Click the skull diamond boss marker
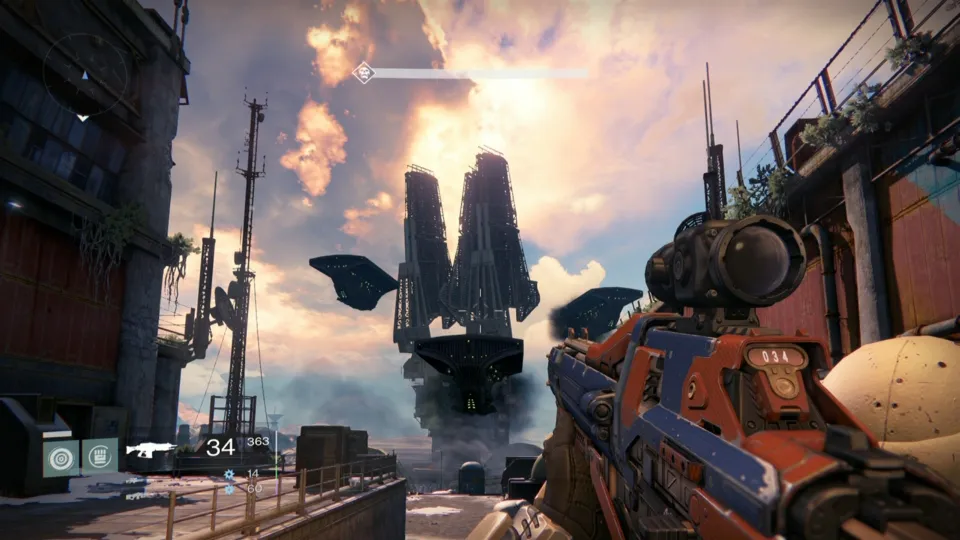This screenshot has height=540, width=960. click(364, 72)
